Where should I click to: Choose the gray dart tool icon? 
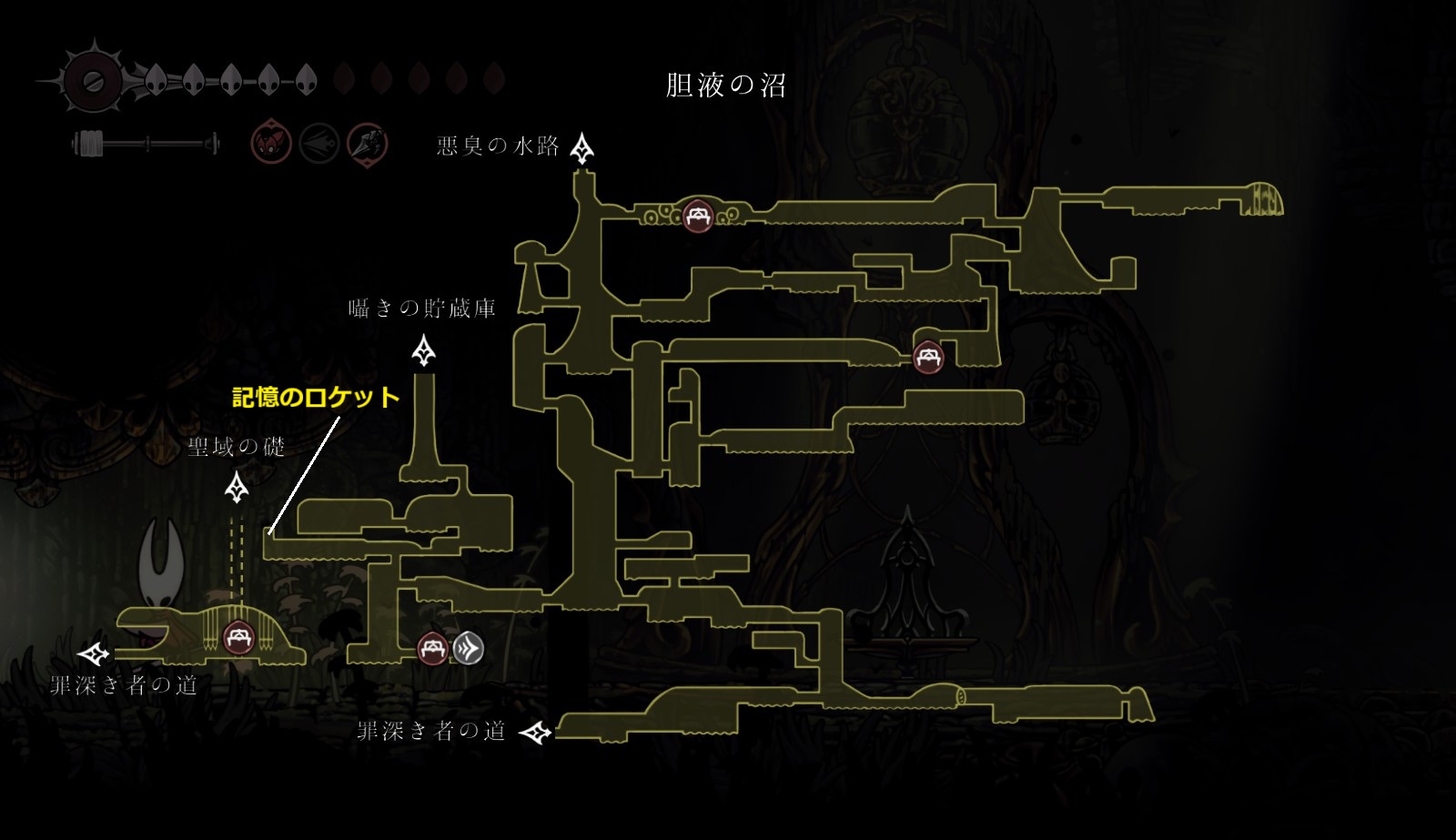click(x=319, y=144)
